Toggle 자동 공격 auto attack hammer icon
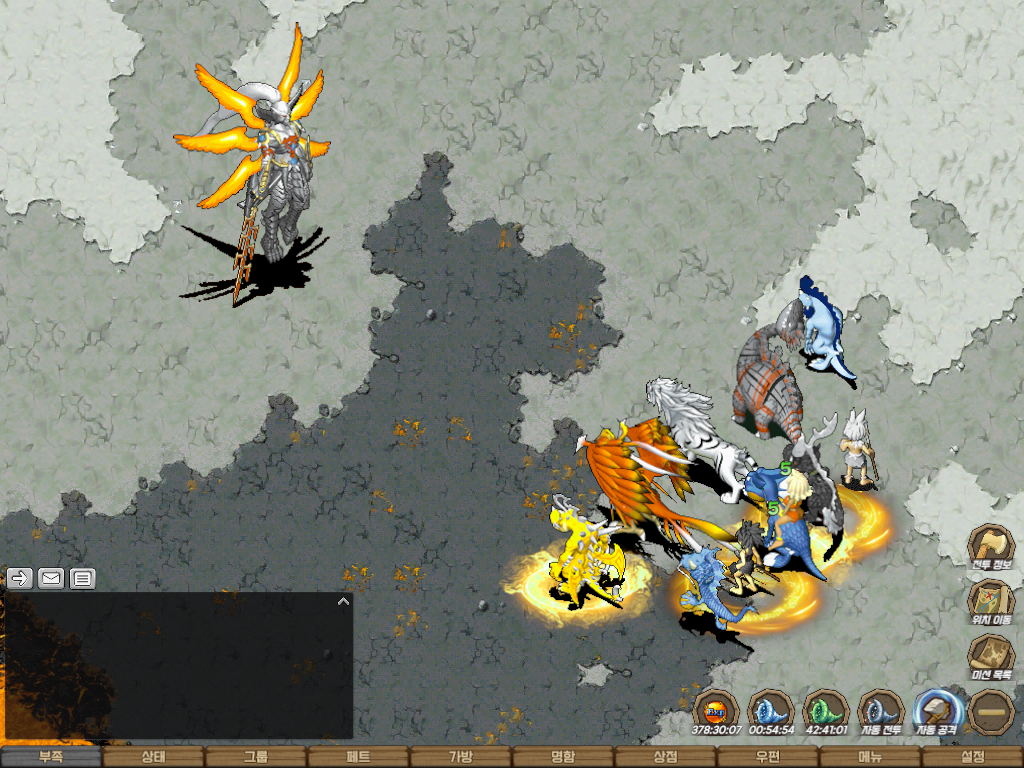Image resolution: width=1024 pixels, height=768 pixels. point(937,711)
